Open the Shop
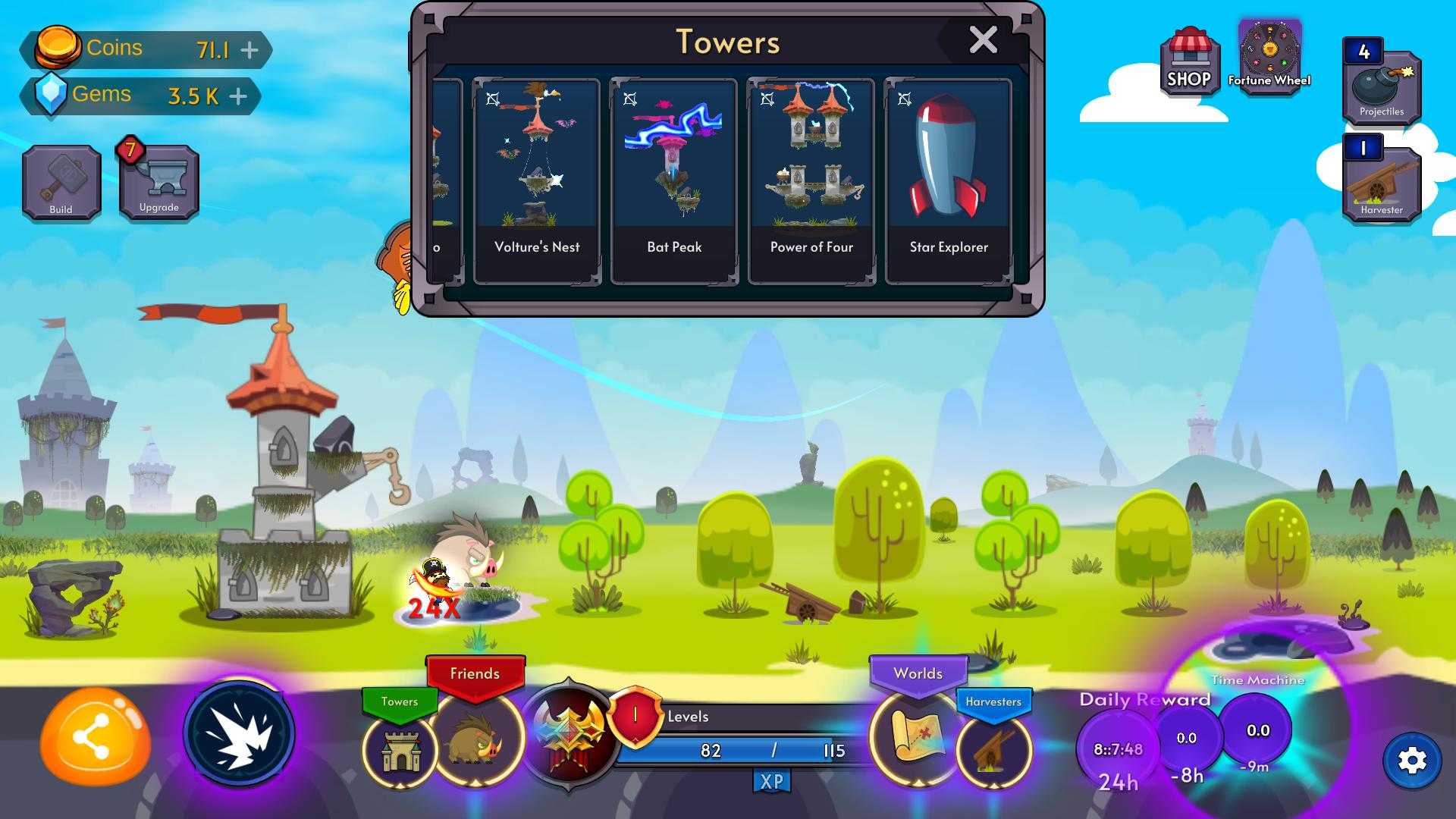 click(1189, 62)
